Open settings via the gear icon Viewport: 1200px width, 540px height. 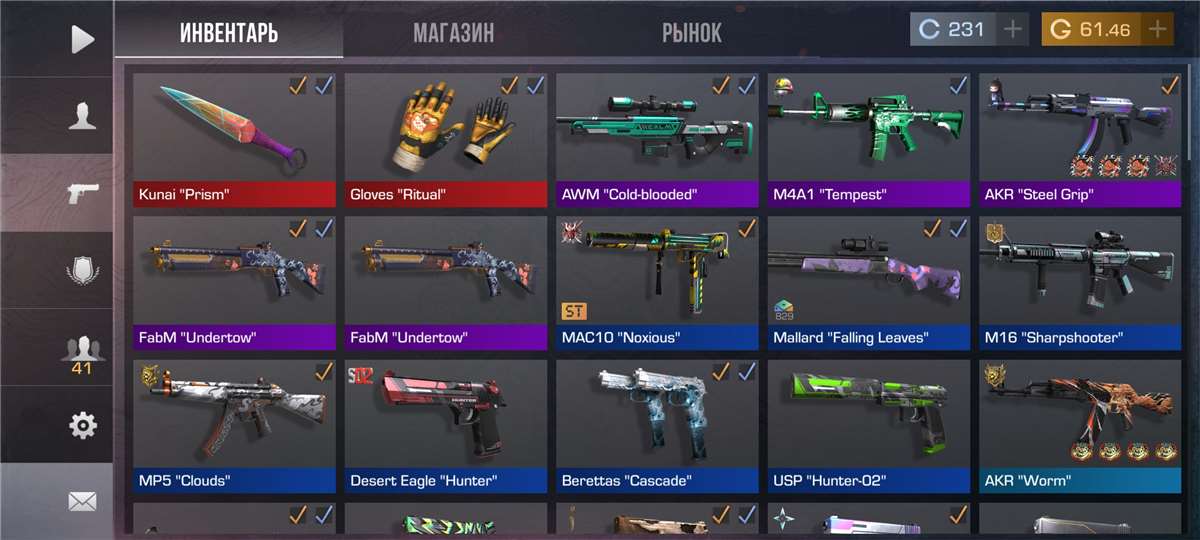82,426
